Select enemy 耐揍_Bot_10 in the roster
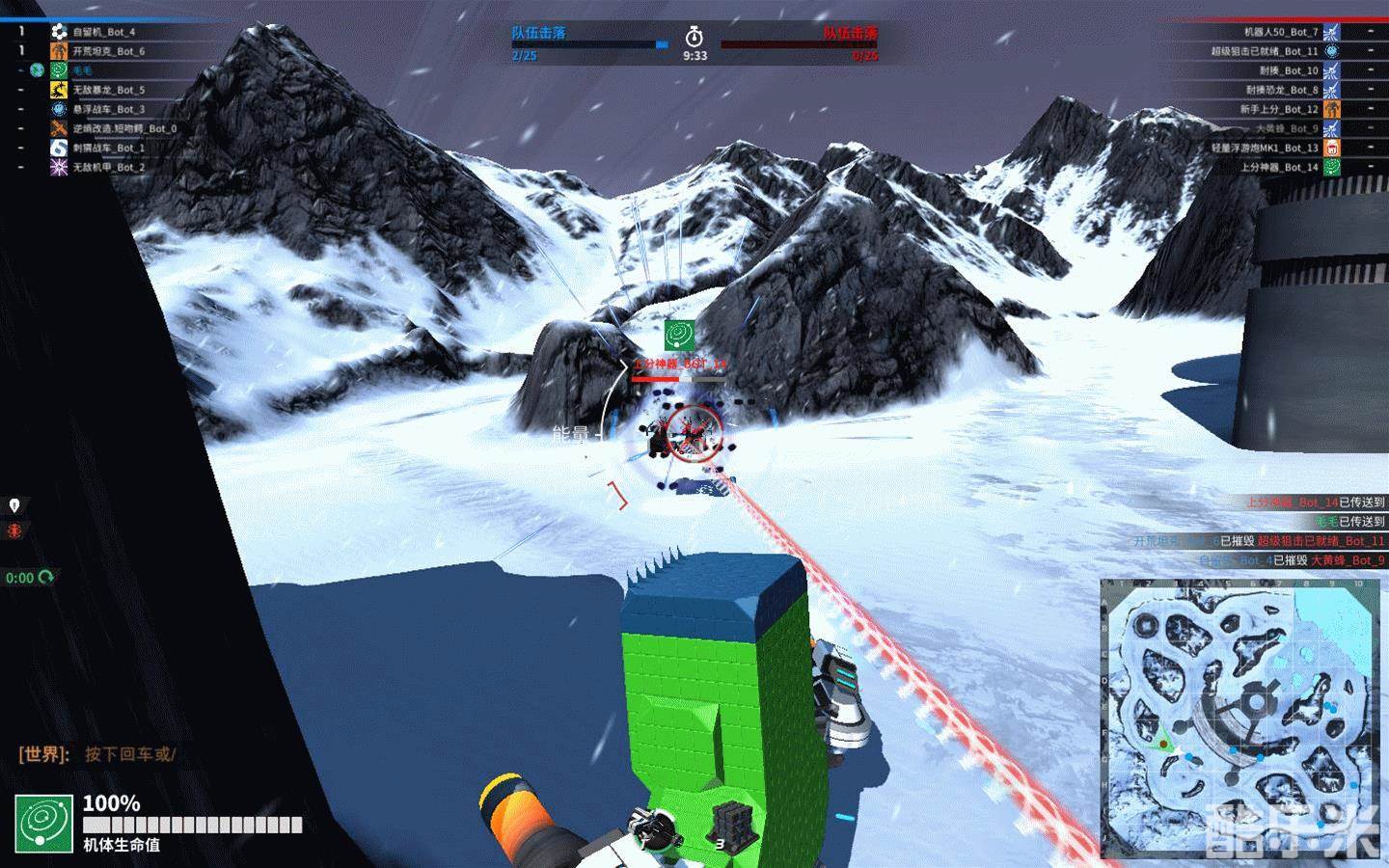The image size is (1389, 868). point(1288,70)
